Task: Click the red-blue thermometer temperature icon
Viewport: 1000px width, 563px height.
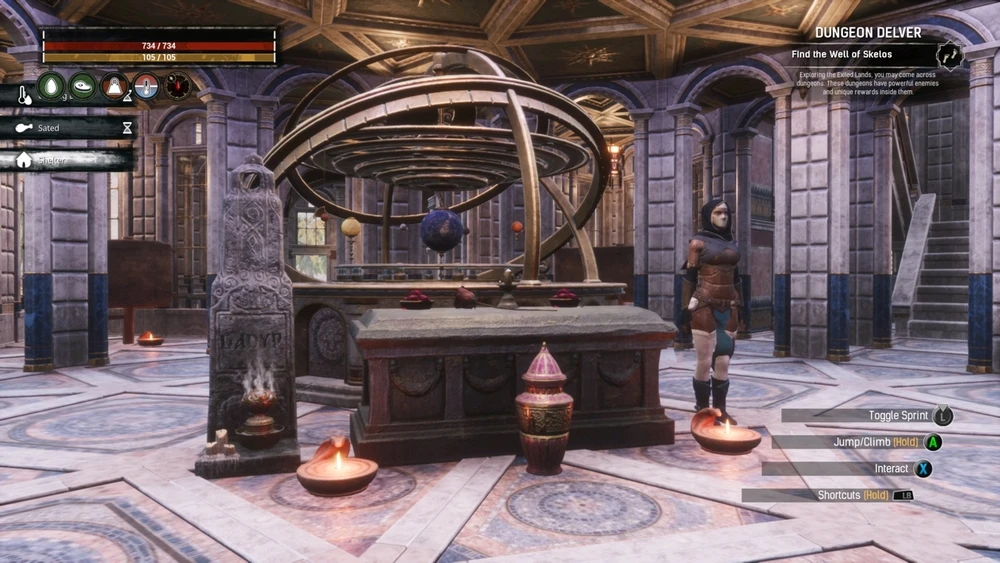Action: point(147,86)
